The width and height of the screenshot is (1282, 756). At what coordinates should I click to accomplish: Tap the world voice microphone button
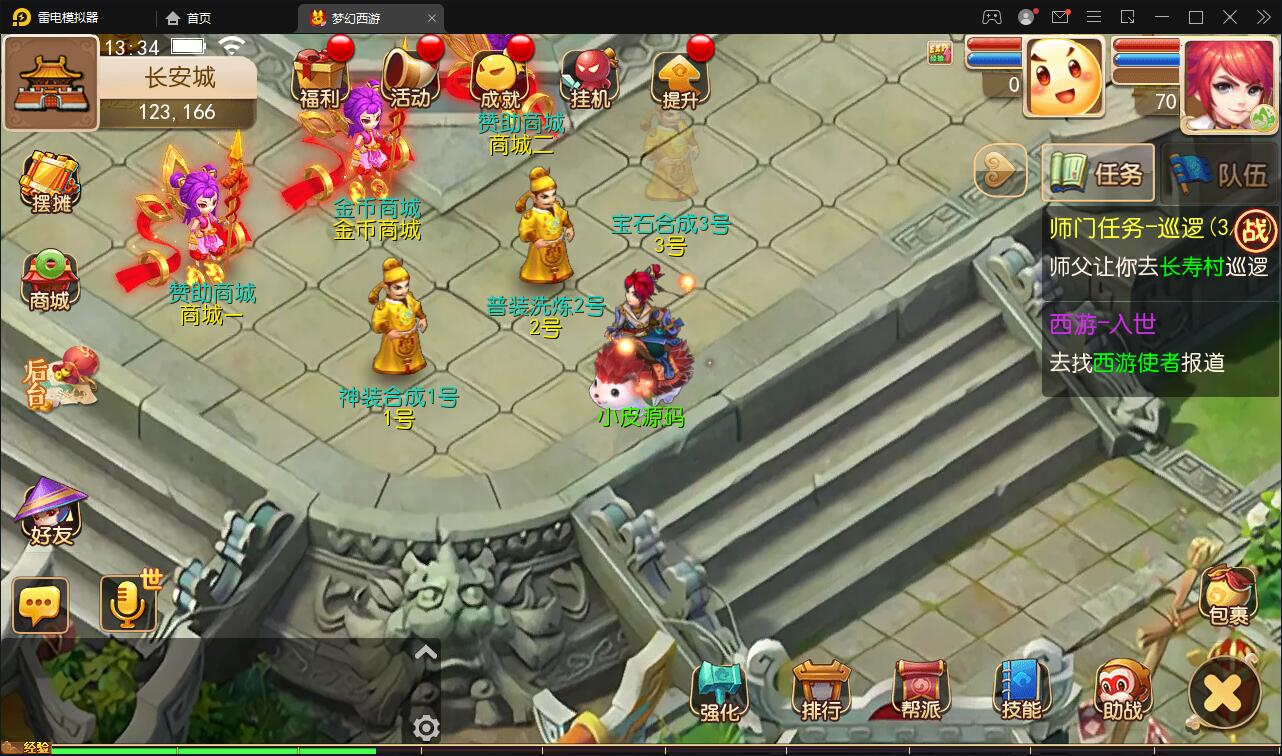[128, 603]
